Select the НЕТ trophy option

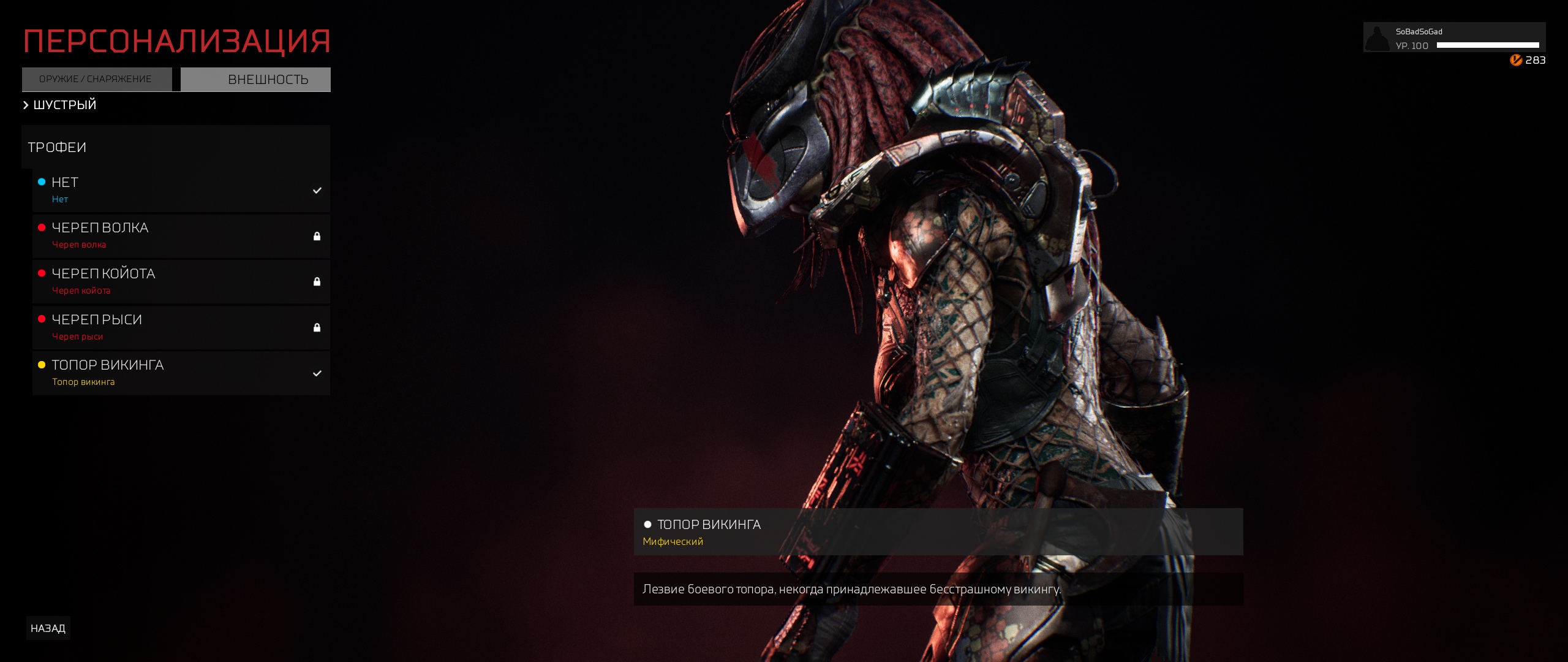[x=181, y=190]
